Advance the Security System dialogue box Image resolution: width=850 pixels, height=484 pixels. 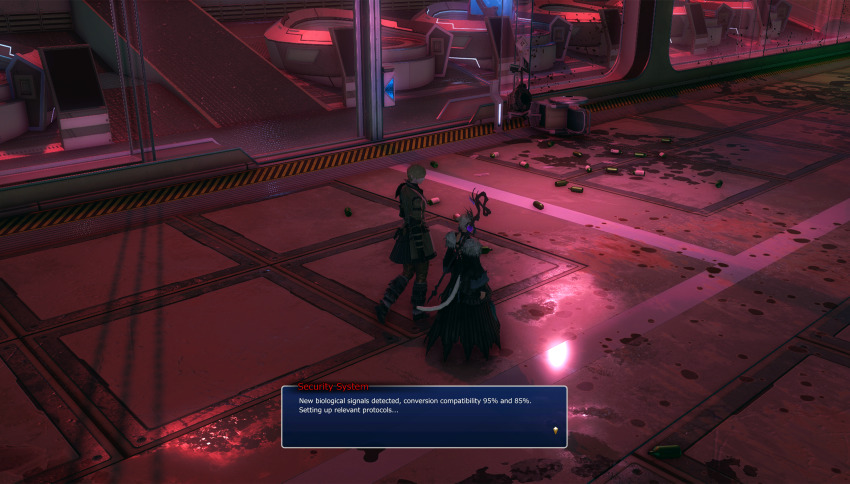[x=424, y=416]
